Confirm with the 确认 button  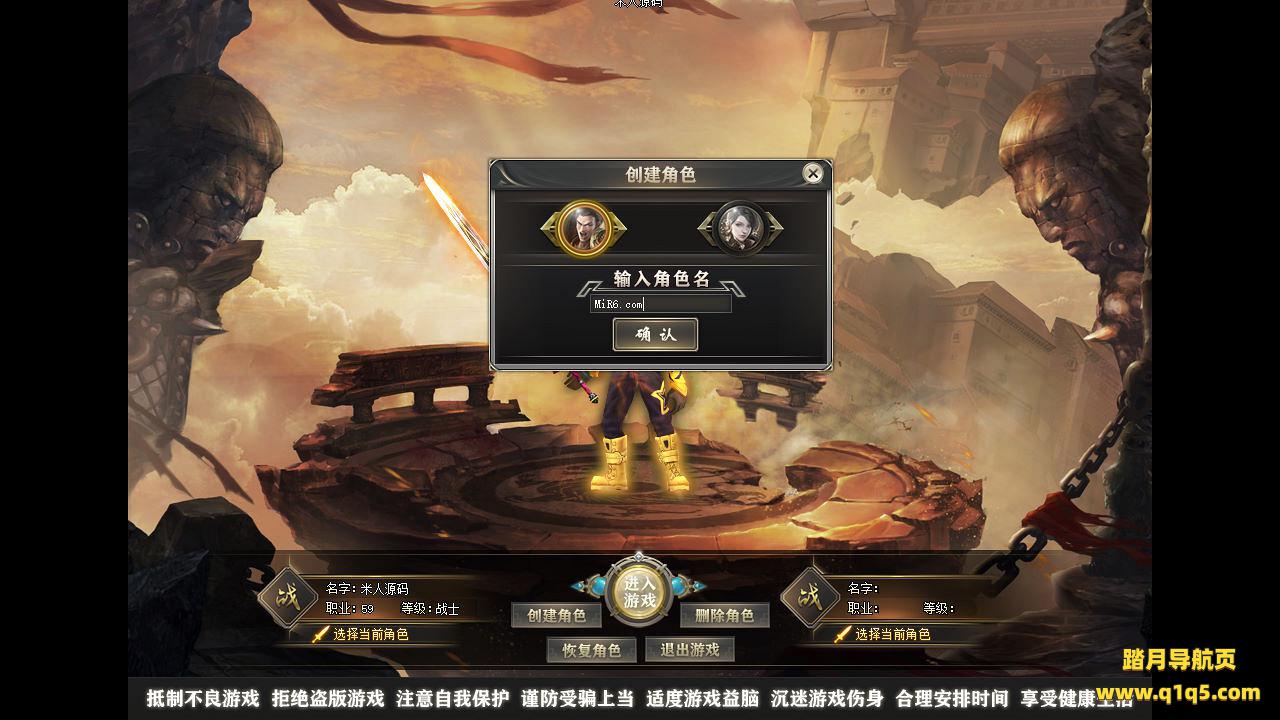(655, 335)
